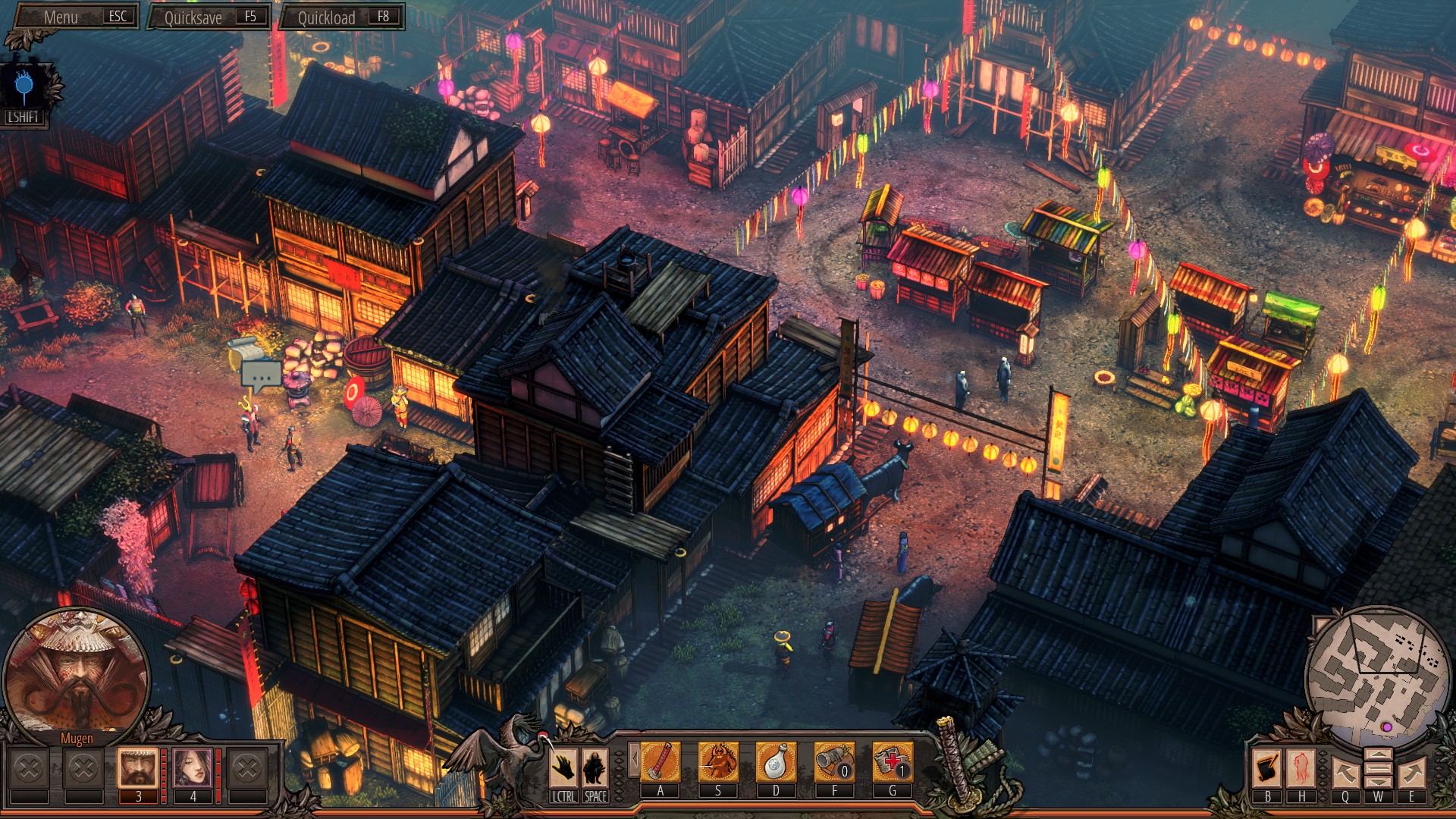1456x819 pixels.
Task: Use the red cross bandage heal item
Action: 893,761
